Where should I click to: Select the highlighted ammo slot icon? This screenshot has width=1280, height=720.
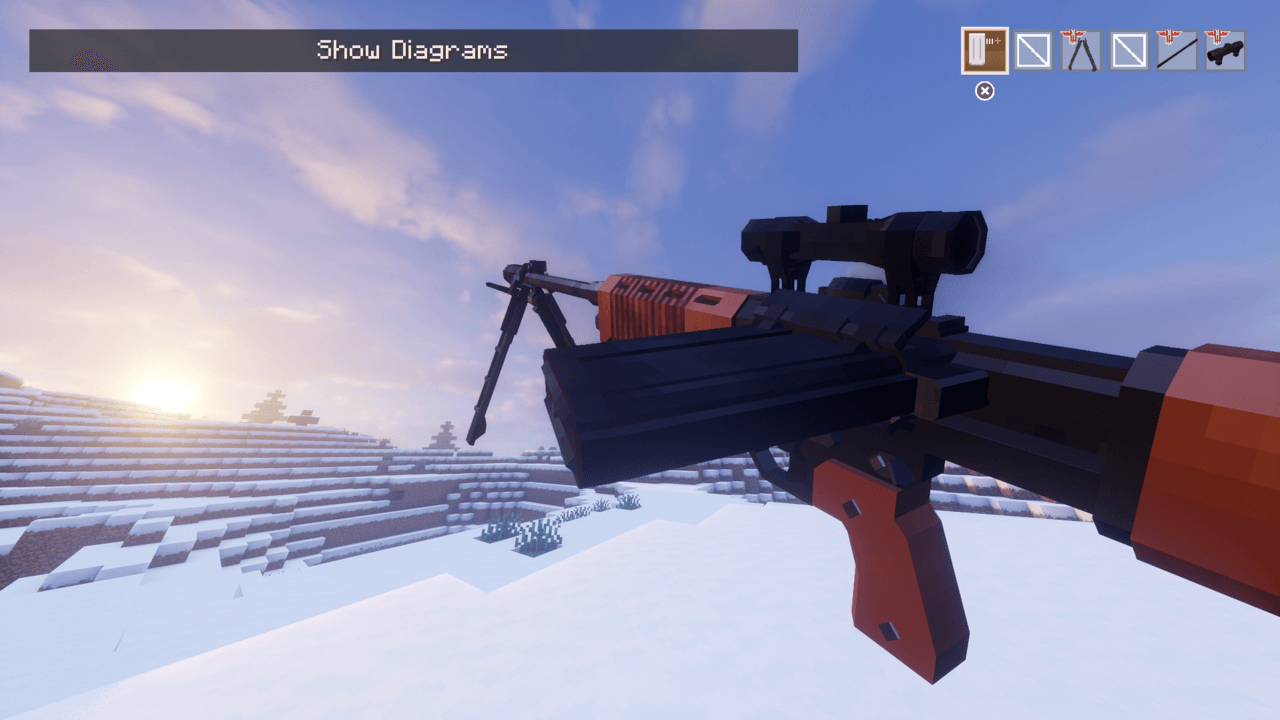pos(984,50)
